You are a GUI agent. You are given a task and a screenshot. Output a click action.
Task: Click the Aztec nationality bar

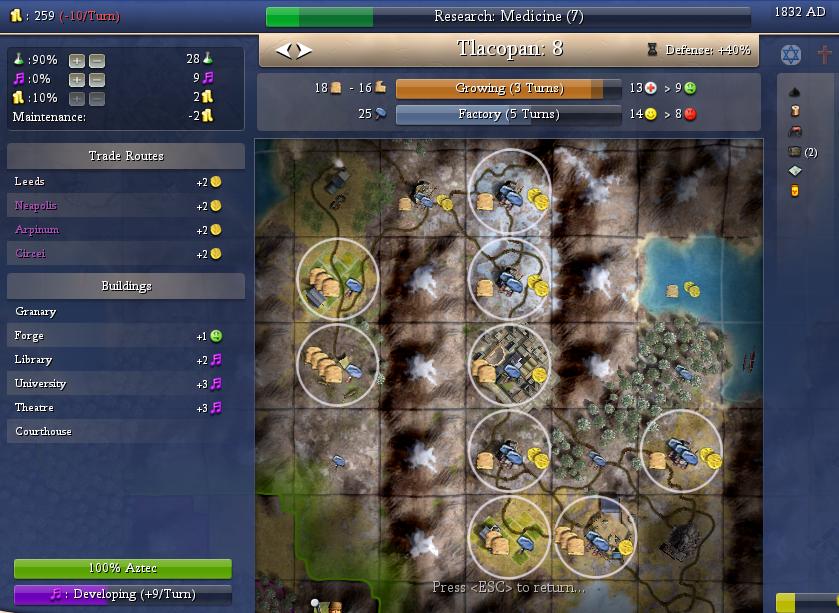click(x=123, y=569)
